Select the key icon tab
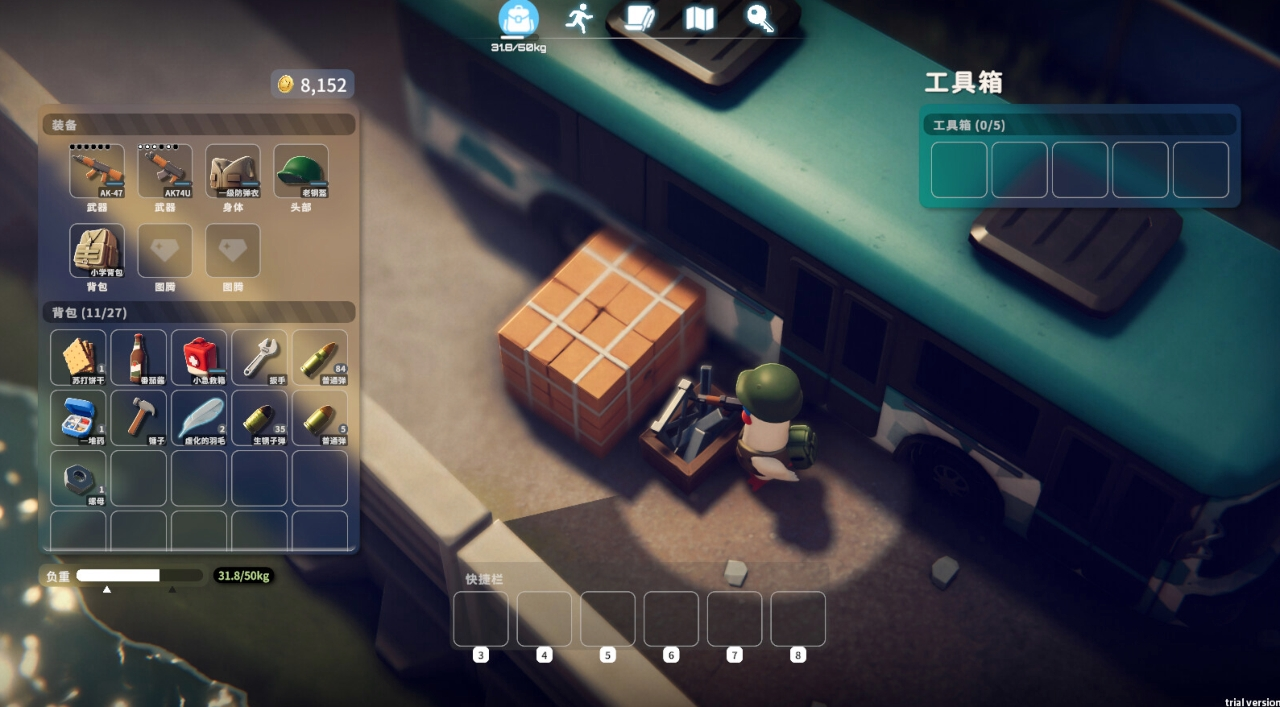1280x707 pixels. point(760,18)
